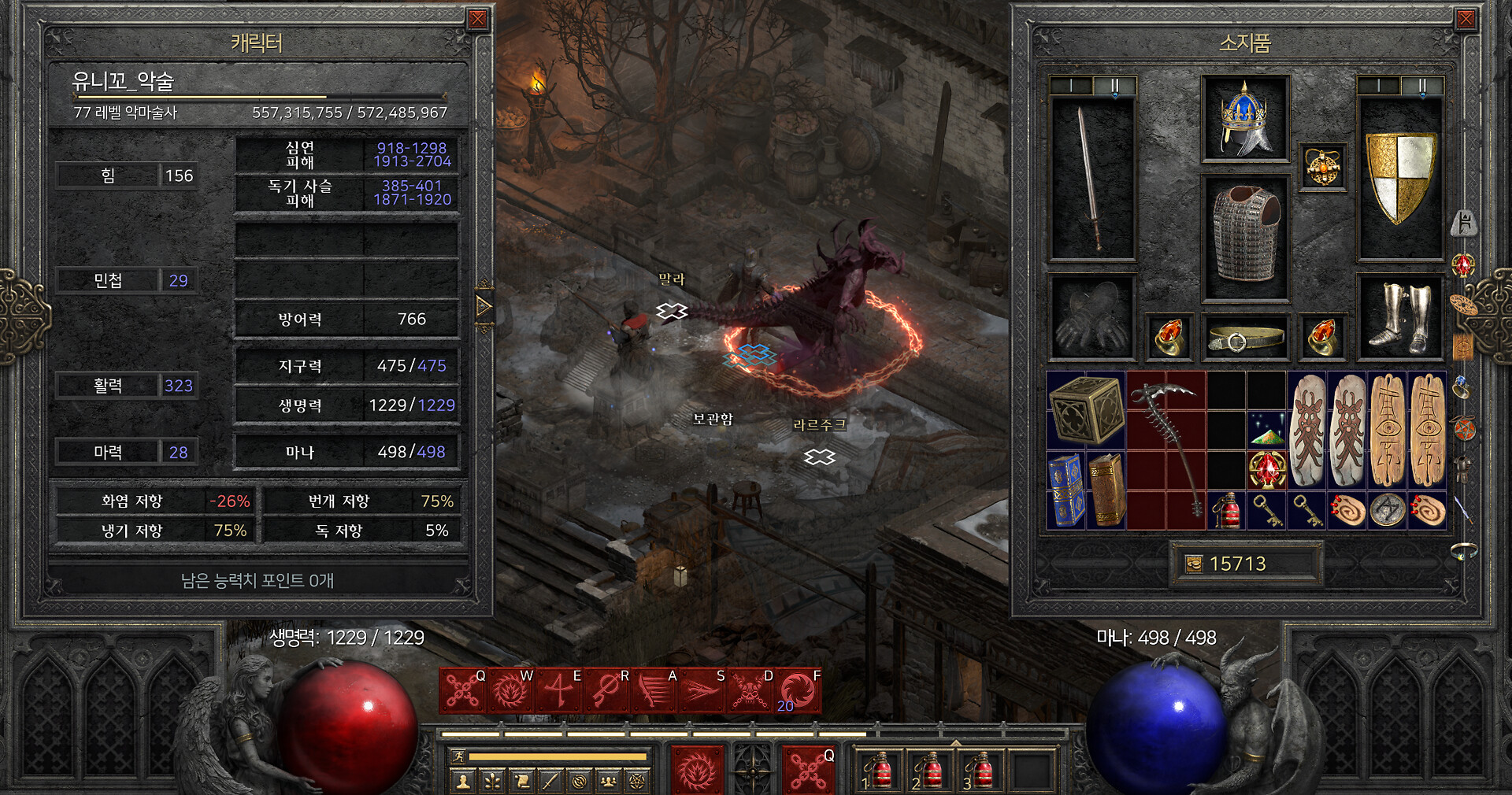
Task: Open the party button with figures
Action: 607,781
